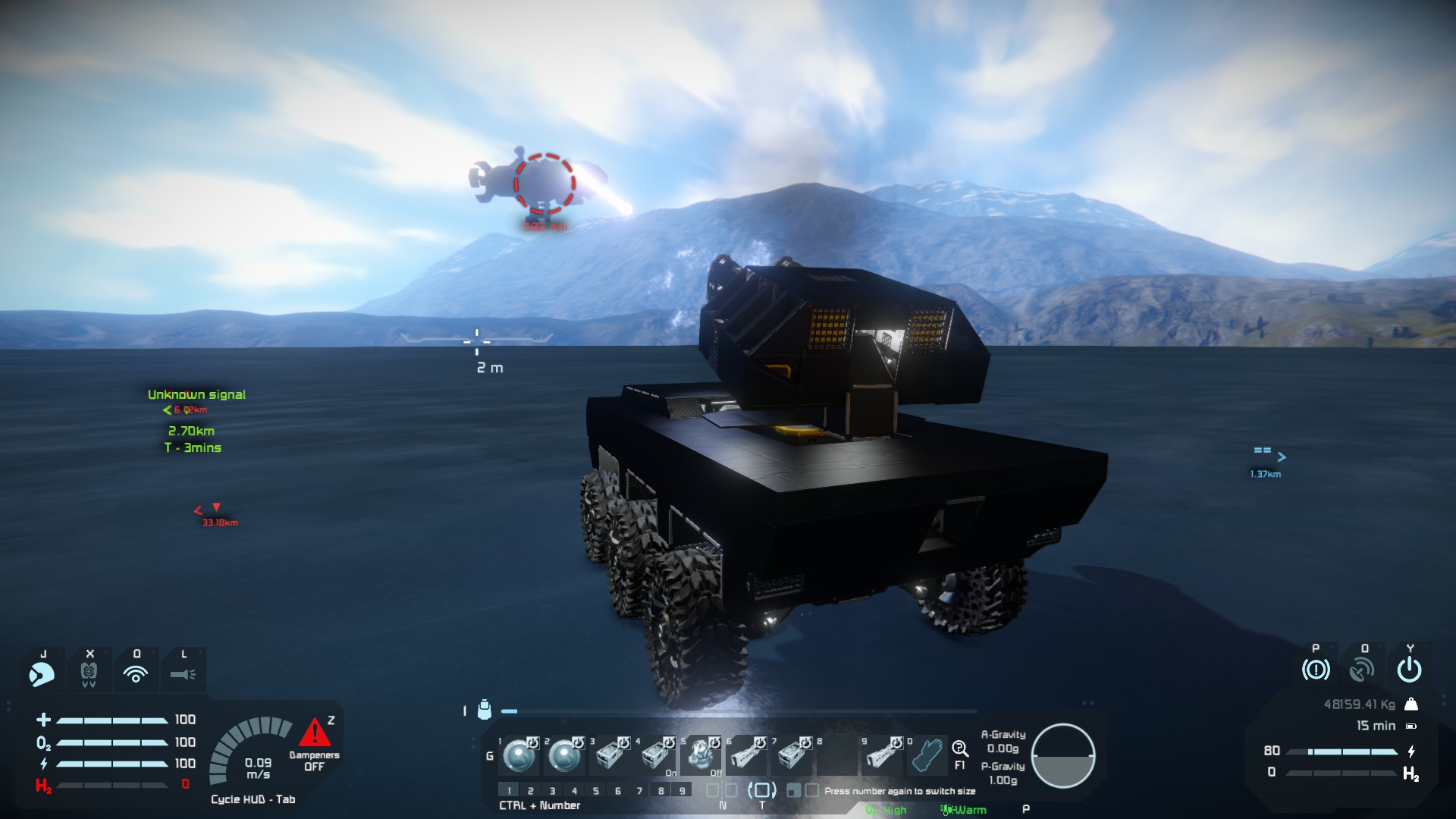Screen dimensions: 1456x819
Task: Select toolbar slot 4 showing On
Action: (x=657, y=755)
